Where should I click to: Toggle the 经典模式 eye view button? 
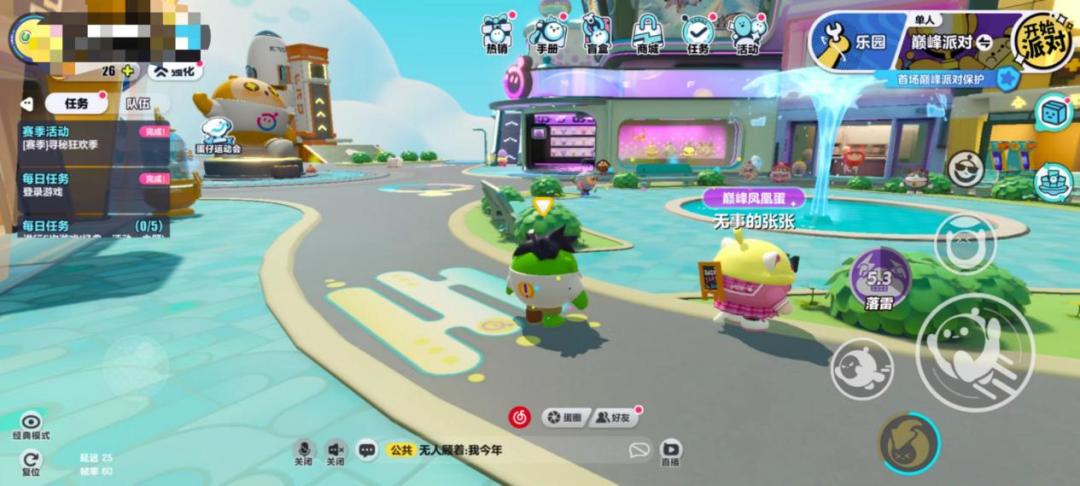pyautogui.click(x=30, y=425)
